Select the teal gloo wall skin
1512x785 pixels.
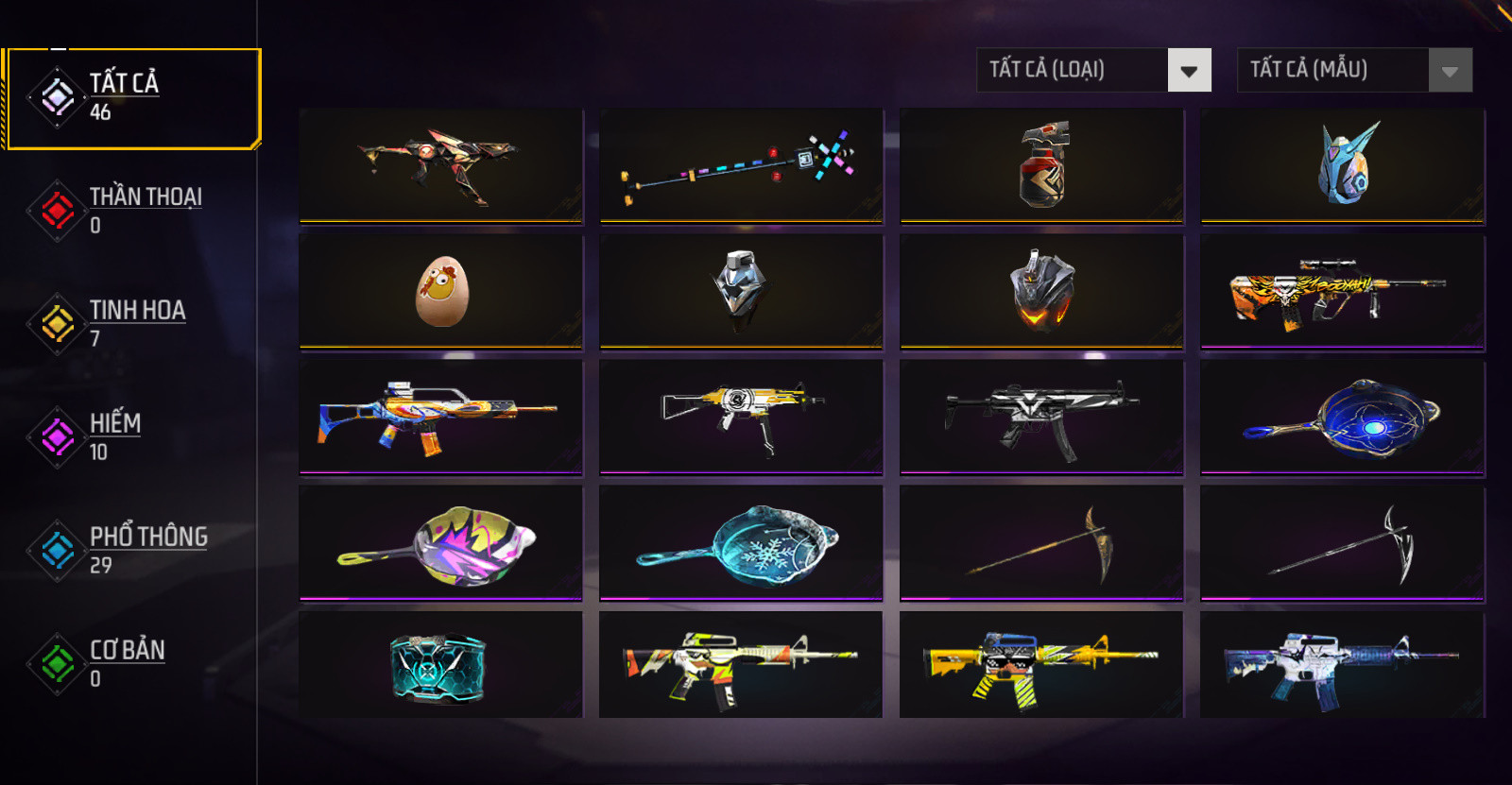(441, 666)
